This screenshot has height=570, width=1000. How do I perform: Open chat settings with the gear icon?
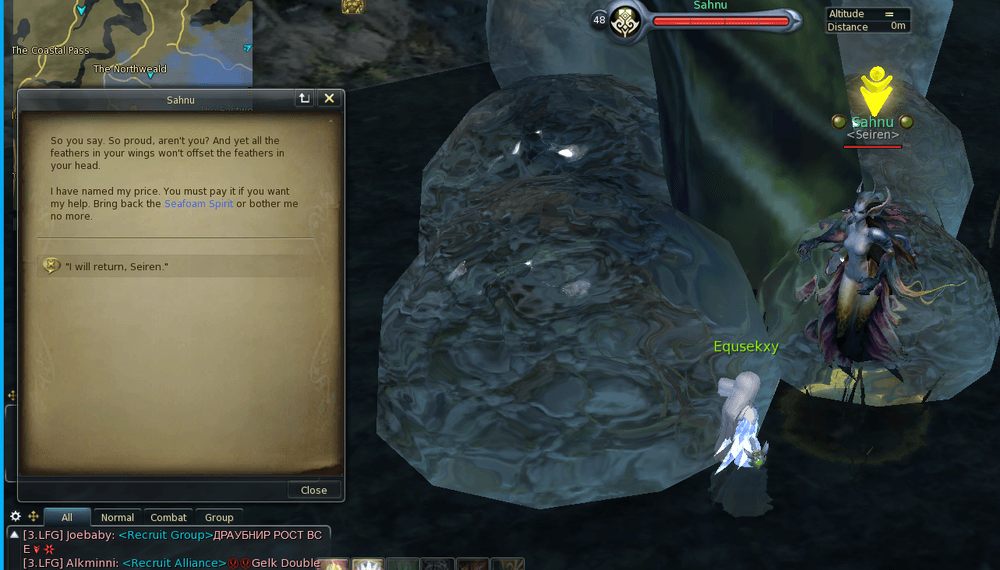(15, 517)
